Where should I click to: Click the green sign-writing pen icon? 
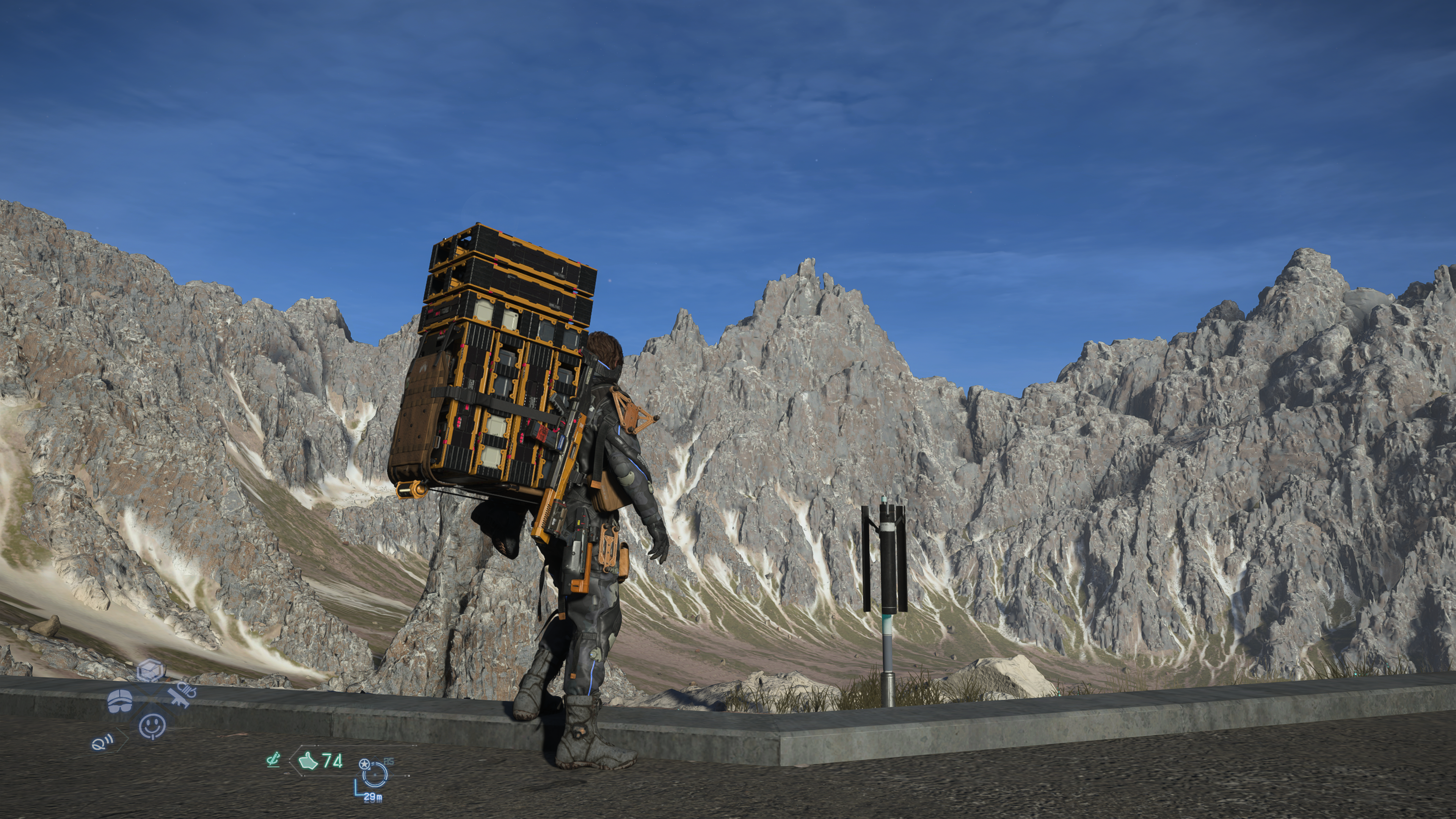click(x=273, y=760)
